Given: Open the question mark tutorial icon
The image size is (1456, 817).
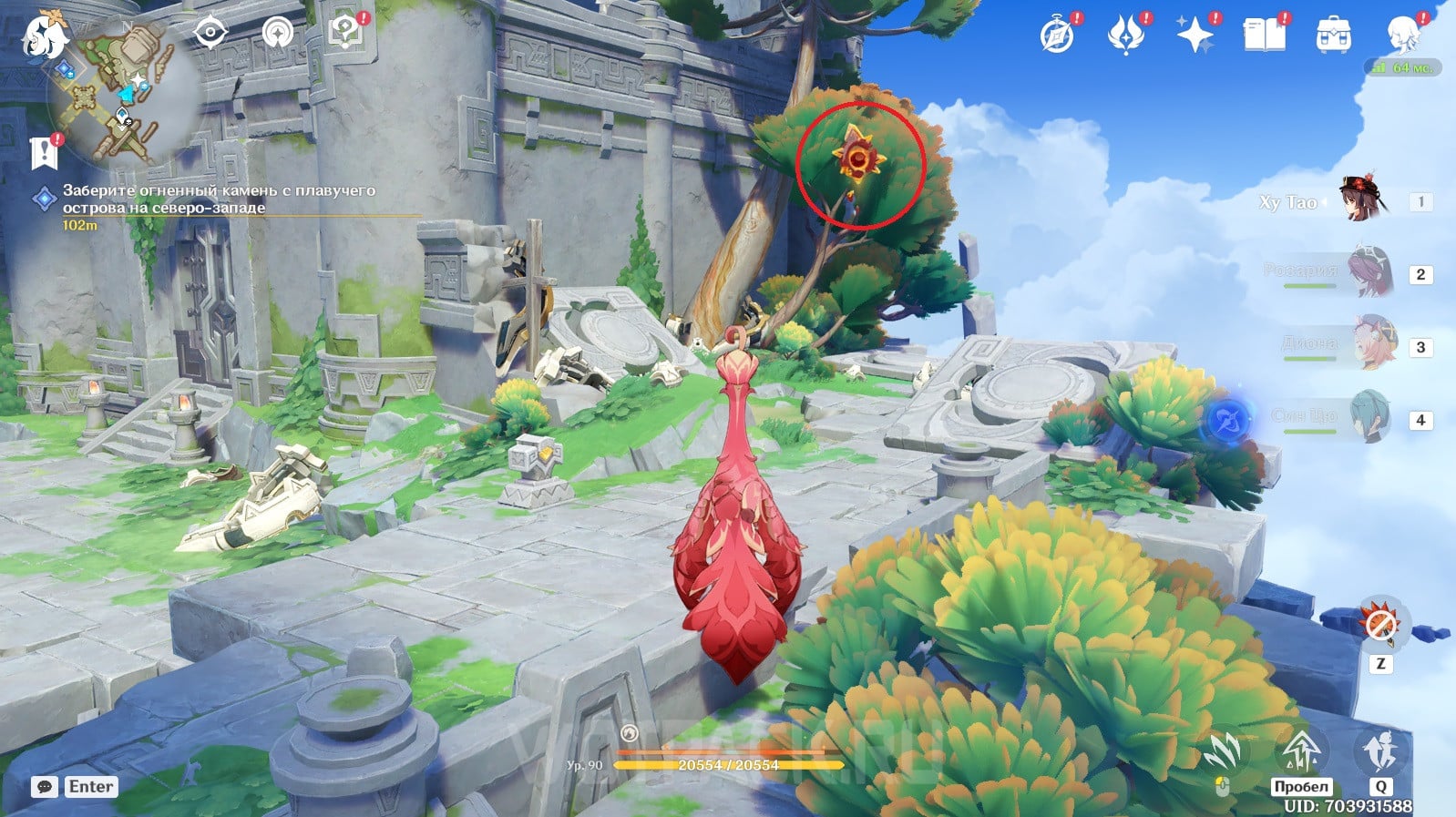Looking at the screenshot, I should (x=346, y=32).
